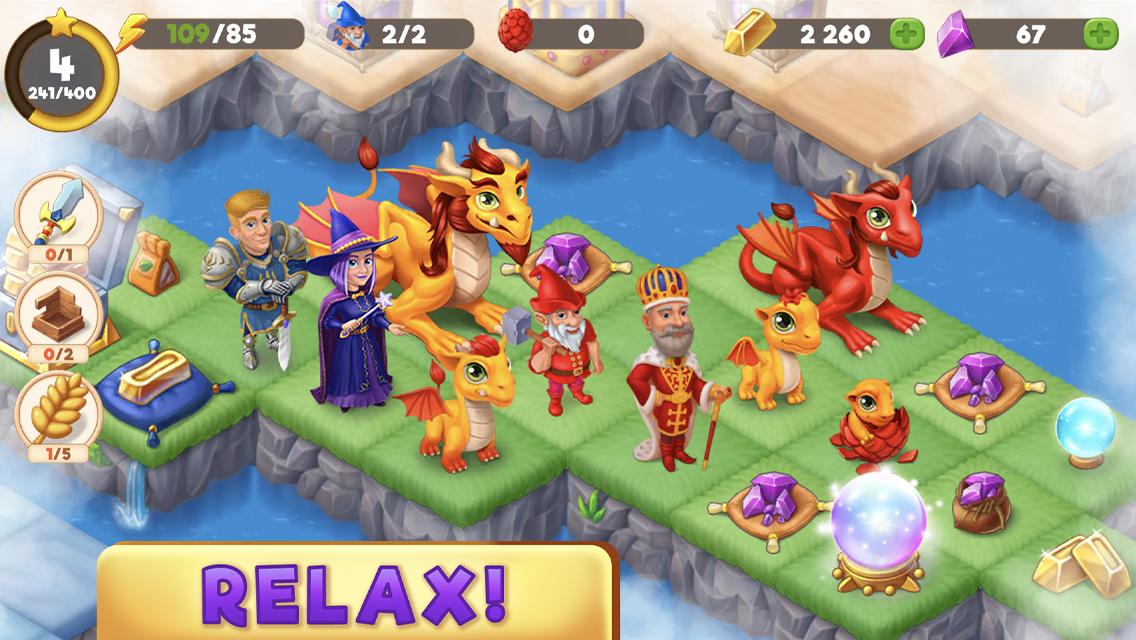
Task: Open the wheat quest objective
Action: 59,413
